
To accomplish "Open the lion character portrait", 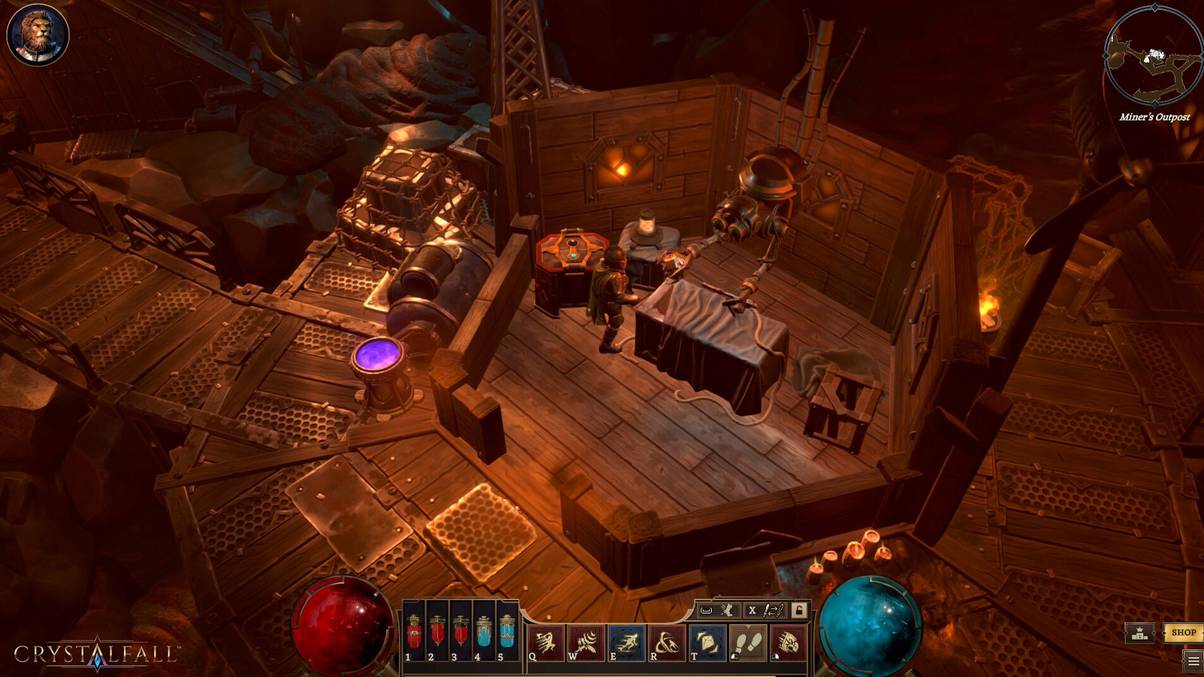I will 37,35.
